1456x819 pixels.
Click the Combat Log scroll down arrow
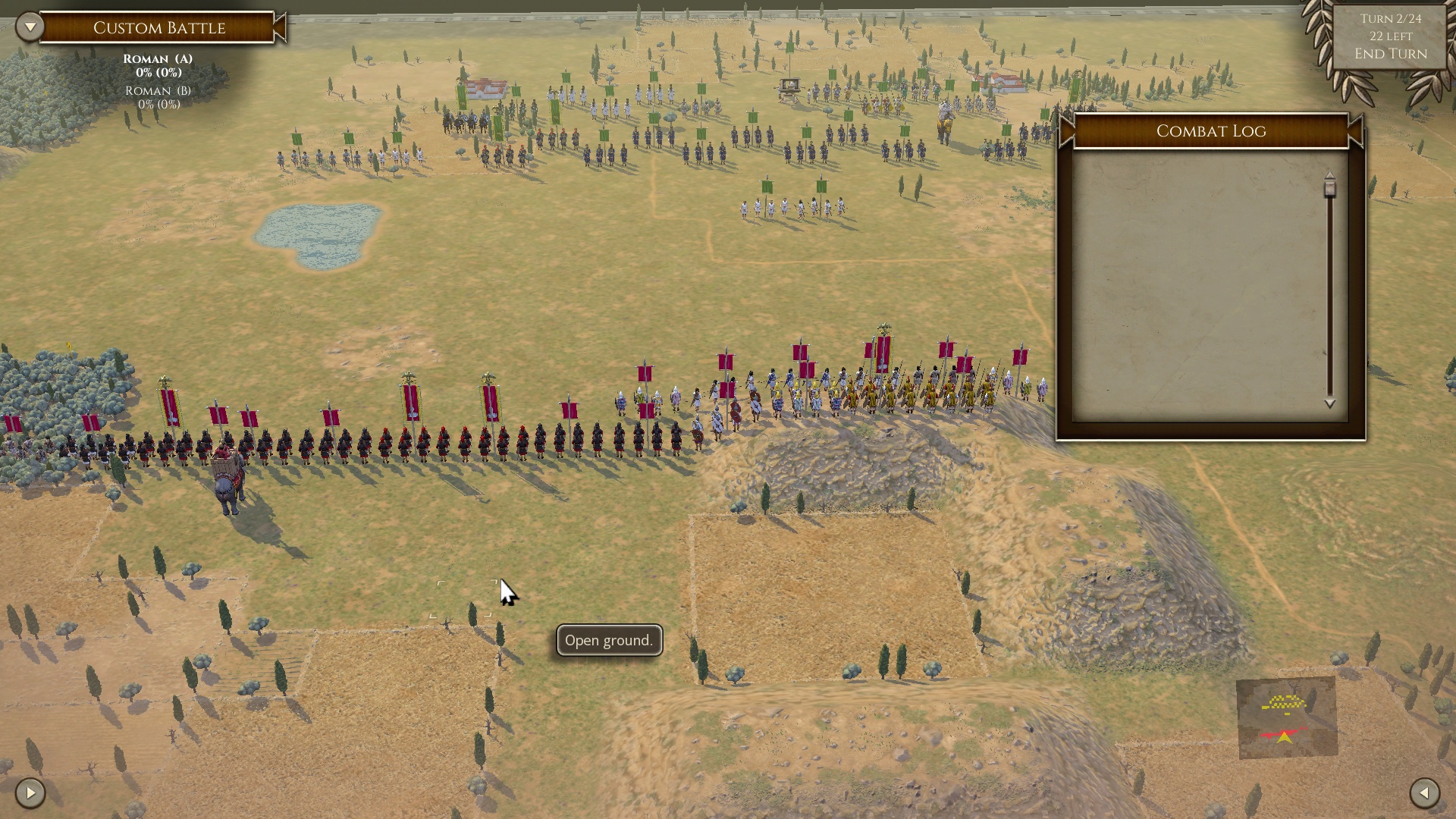click(1329, 404)
